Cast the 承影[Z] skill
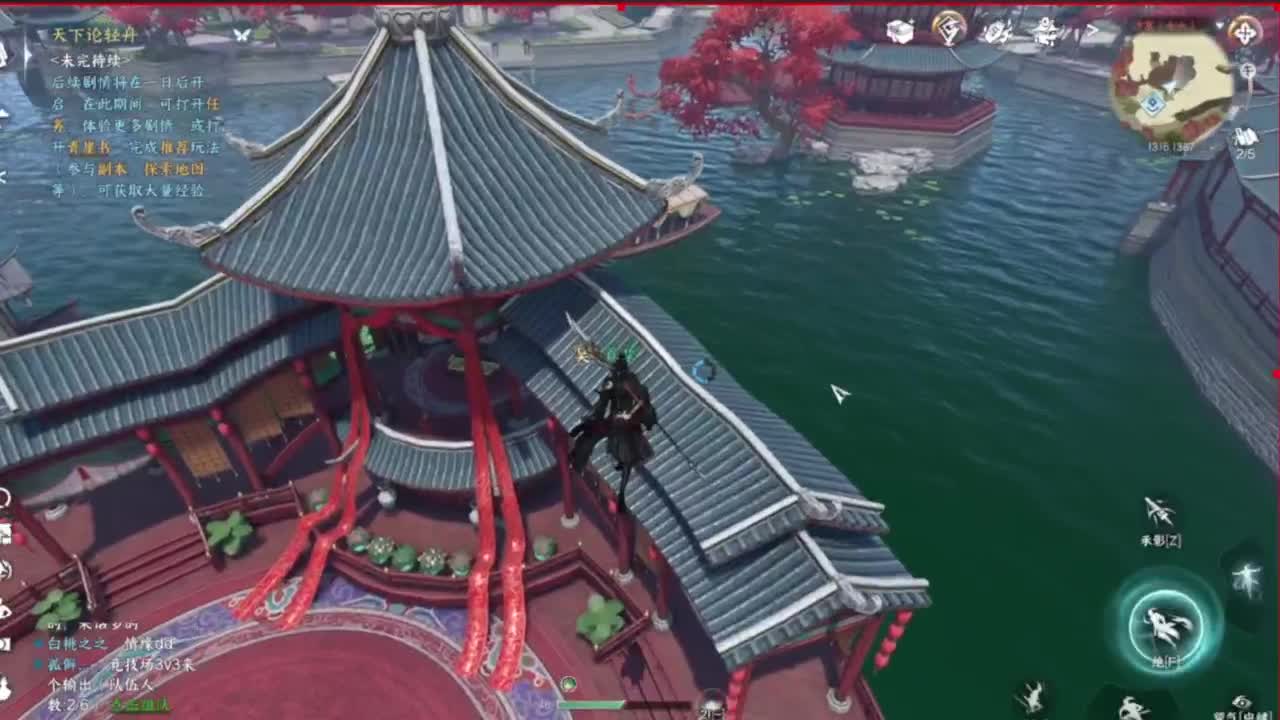1280x720 pixels. point(1157,510)
